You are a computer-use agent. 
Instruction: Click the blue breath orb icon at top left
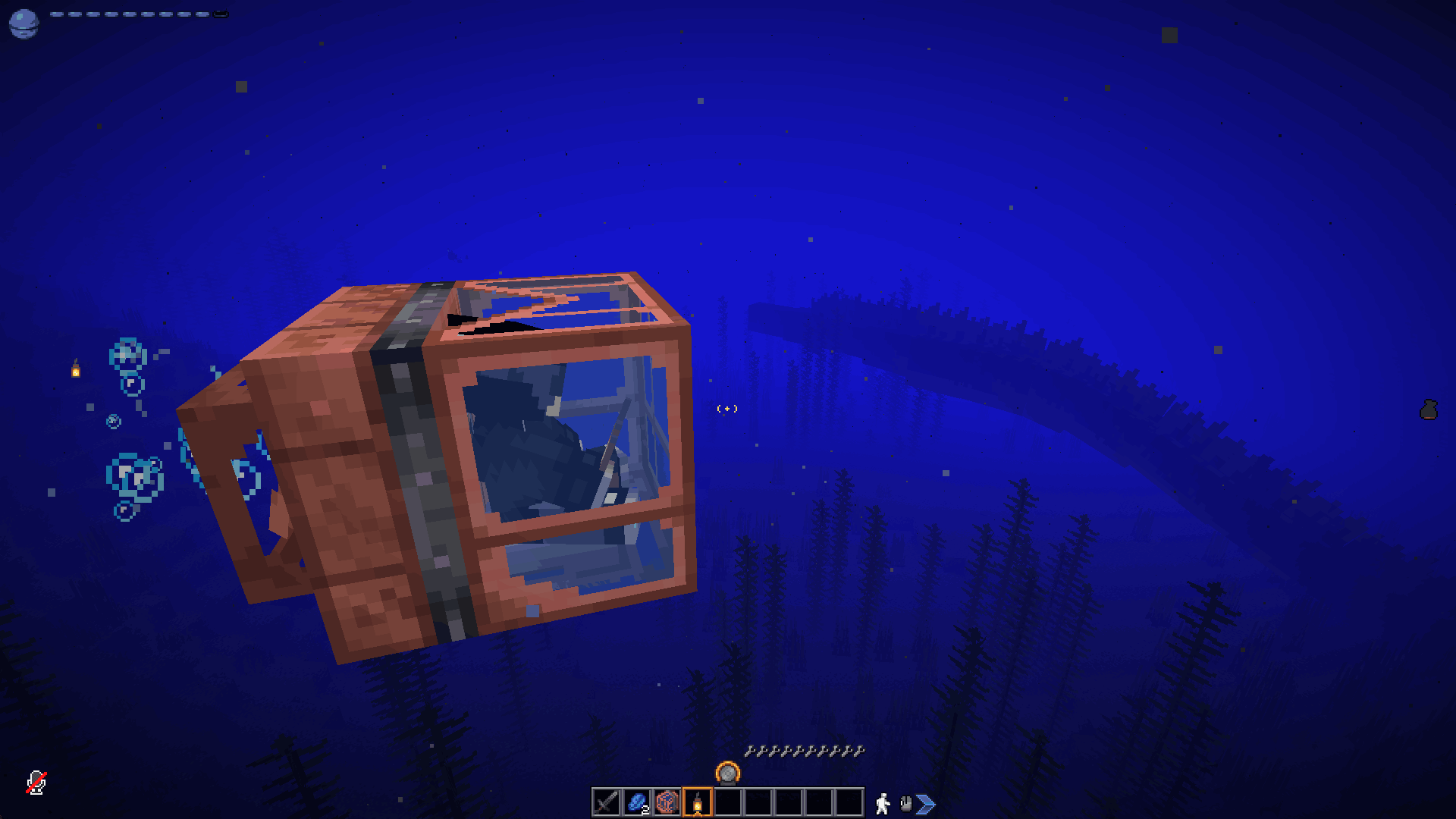(25, 21)
